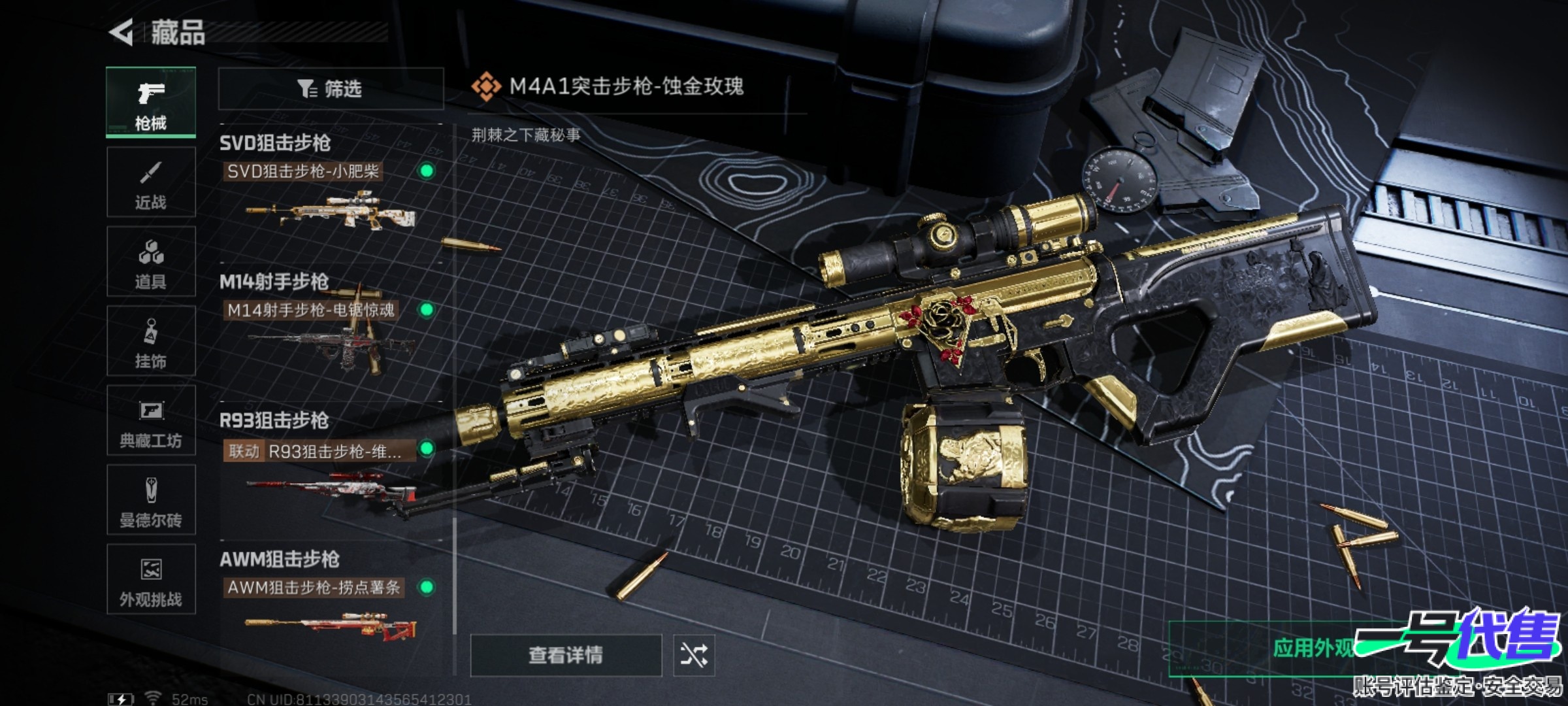Viewport: 1568px width, 706px height.
Task: Click 查看详情 to view details
Action: (x=566, y=654)
